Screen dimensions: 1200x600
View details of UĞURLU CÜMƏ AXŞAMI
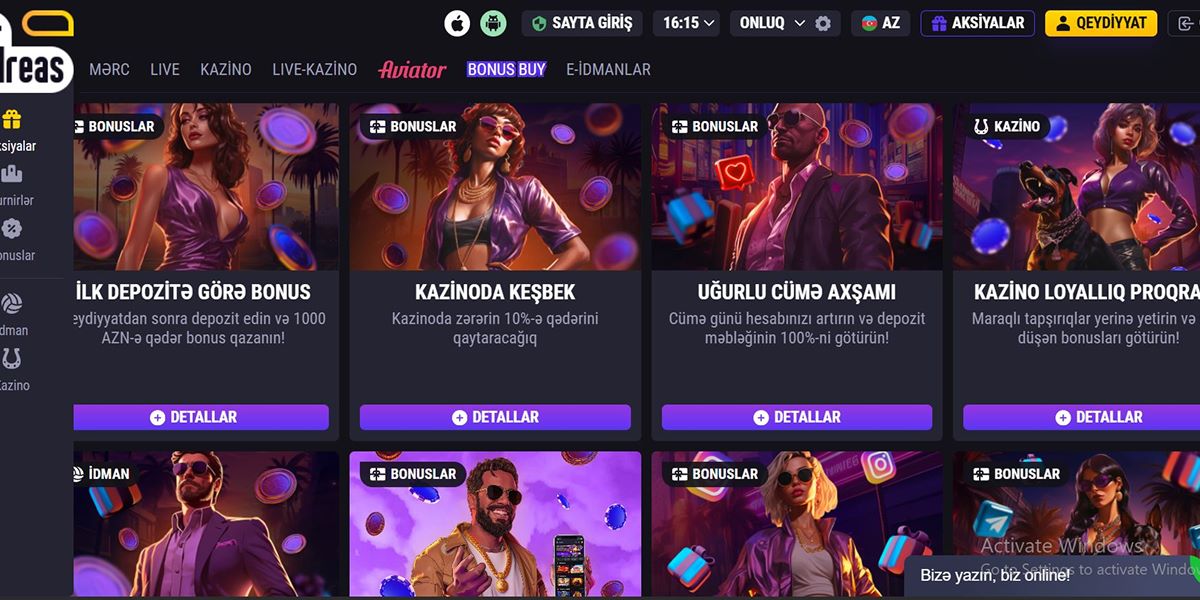coord(797,417)
